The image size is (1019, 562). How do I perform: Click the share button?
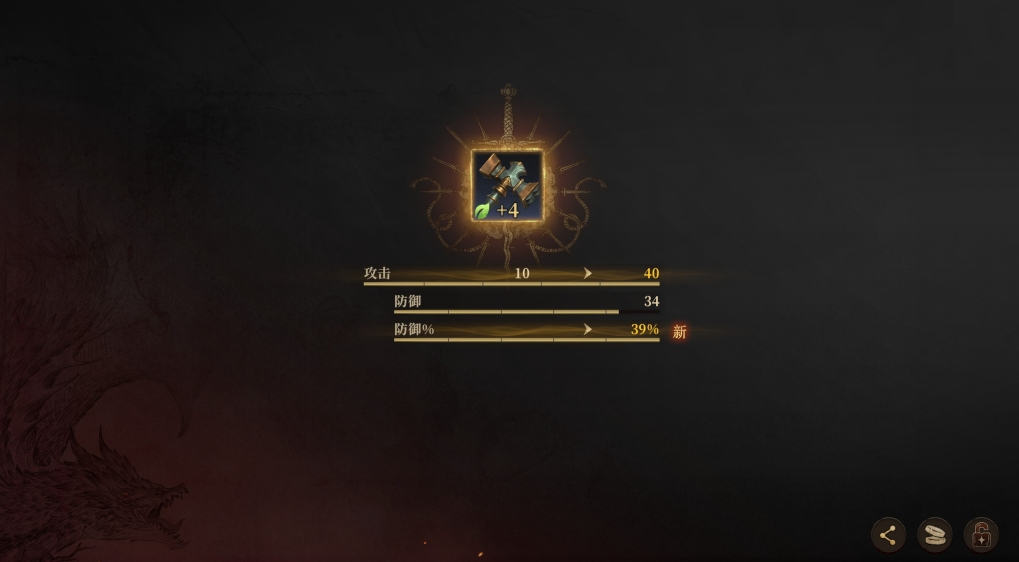pos(888,535)
